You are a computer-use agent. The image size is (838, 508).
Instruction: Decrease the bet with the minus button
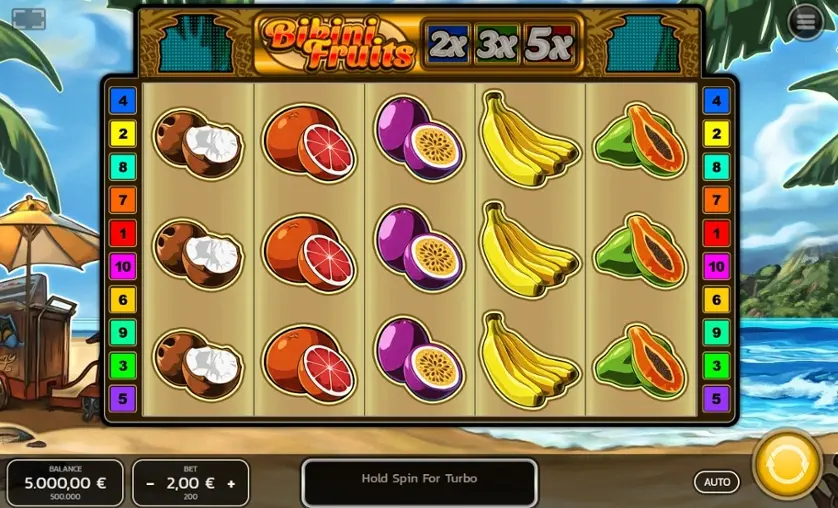[150, 483]
